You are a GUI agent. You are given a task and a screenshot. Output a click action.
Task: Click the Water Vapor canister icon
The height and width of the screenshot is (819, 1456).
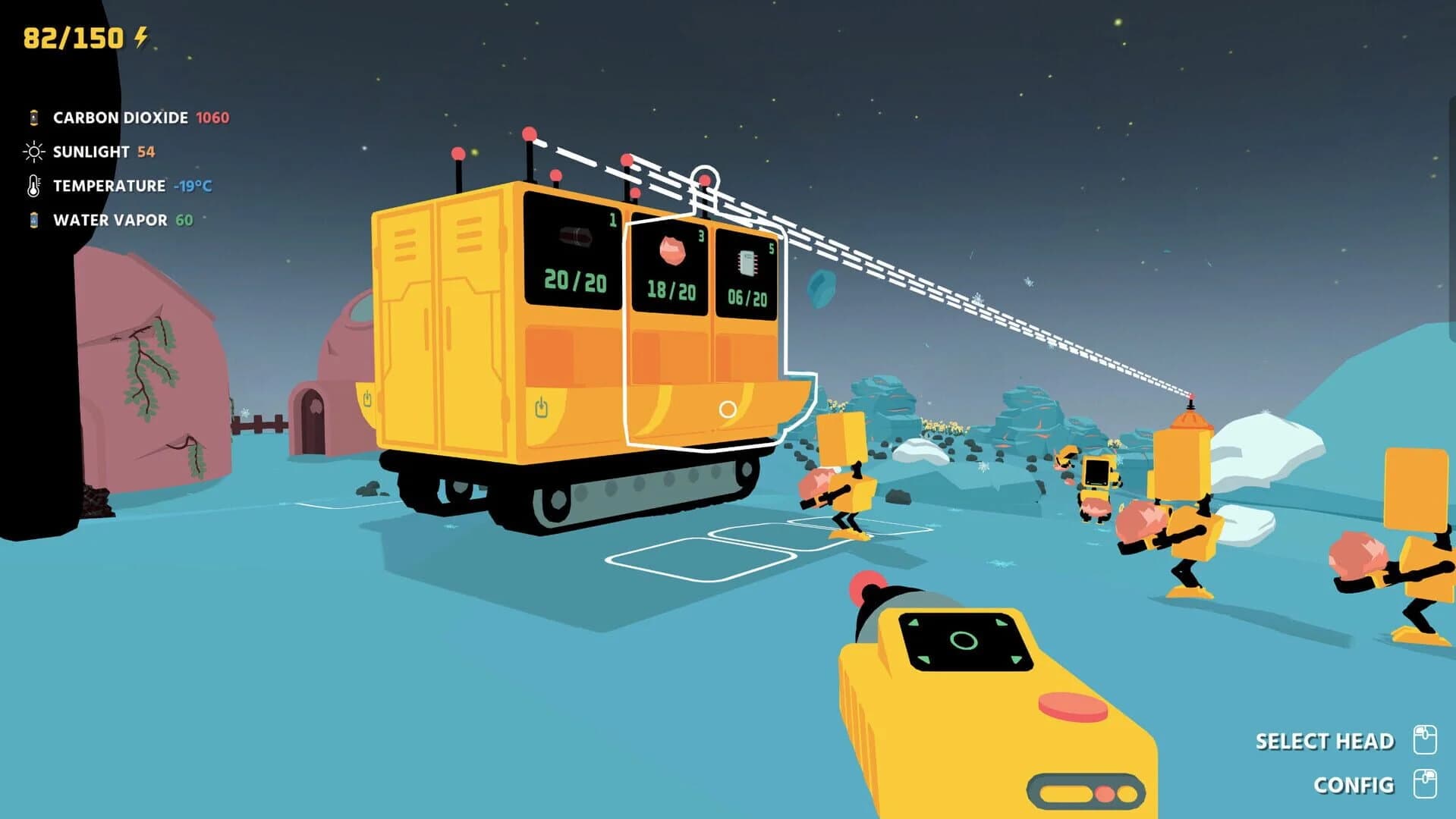coord(33,219)
